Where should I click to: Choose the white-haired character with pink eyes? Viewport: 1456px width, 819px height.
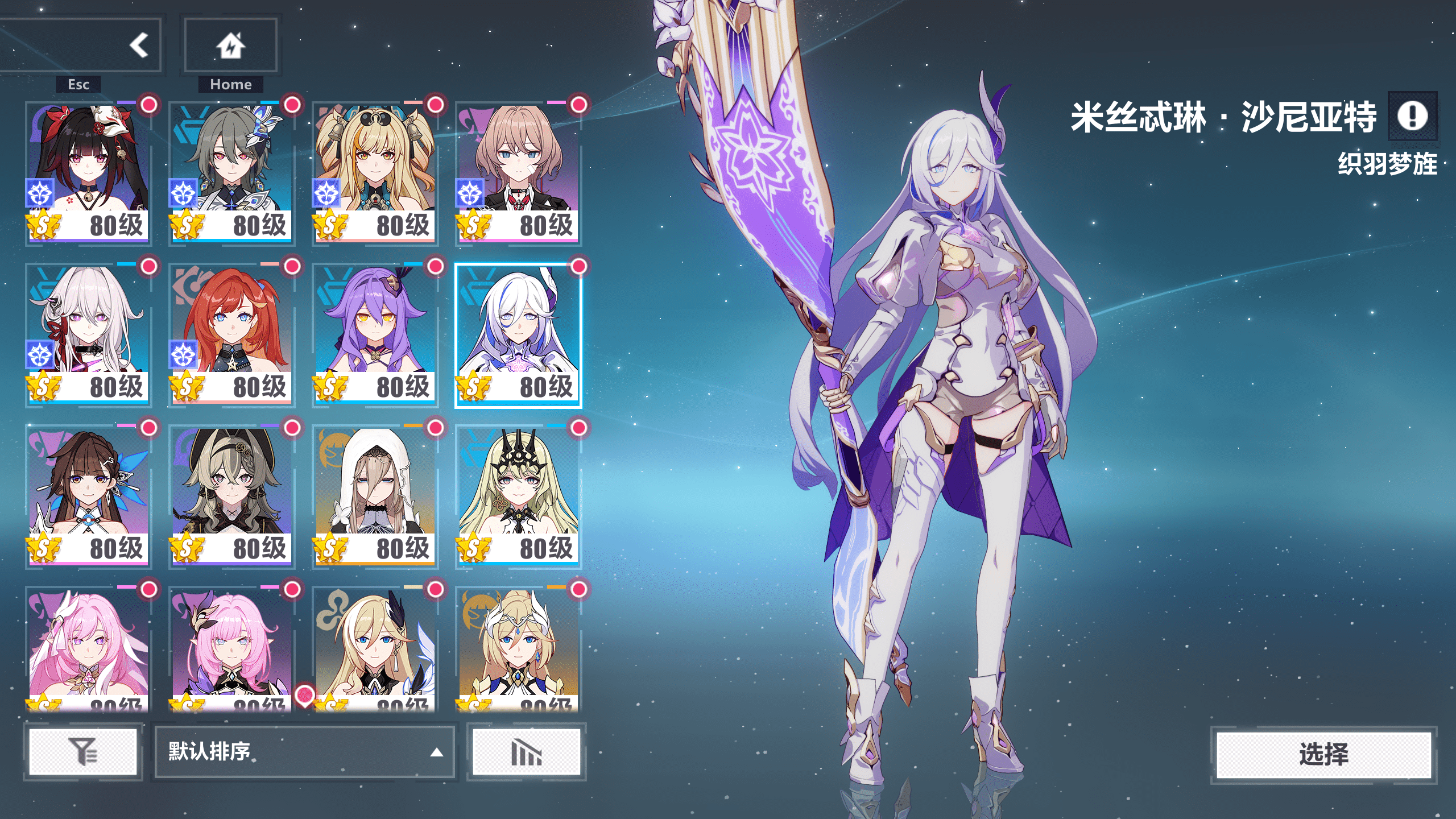point(88,333)
